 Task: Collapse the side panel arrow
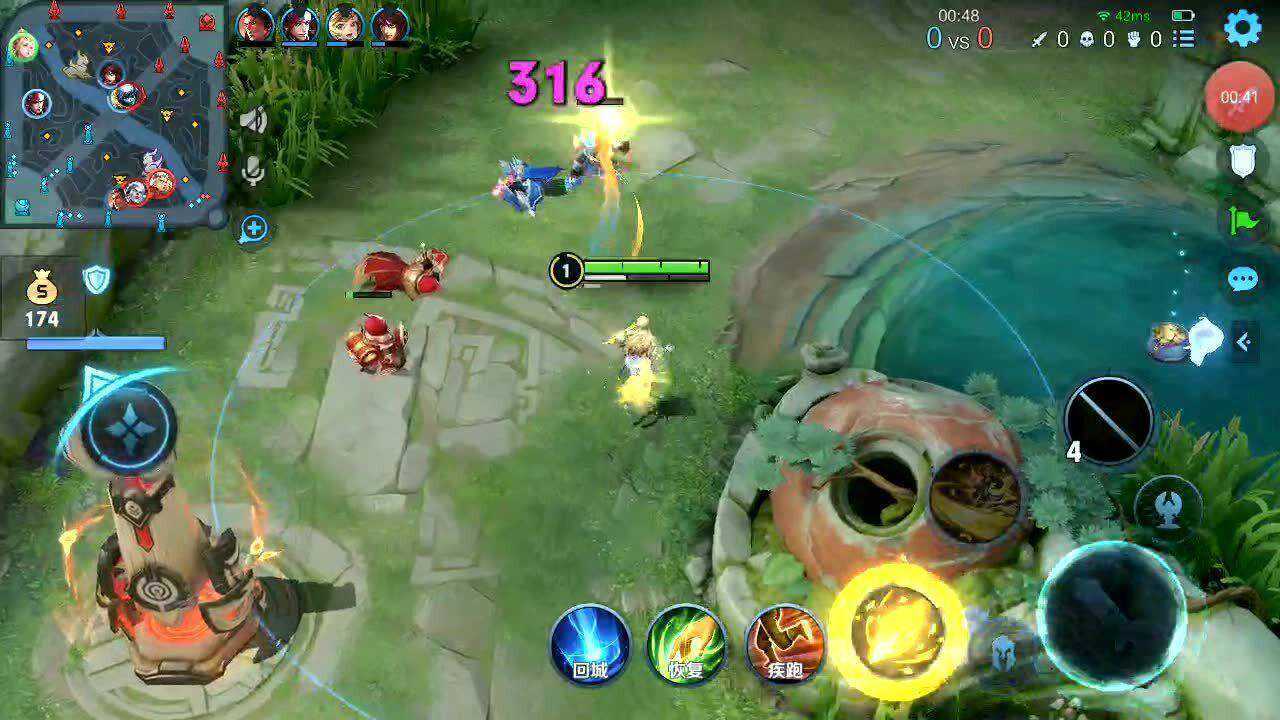tap(1243, 342)
